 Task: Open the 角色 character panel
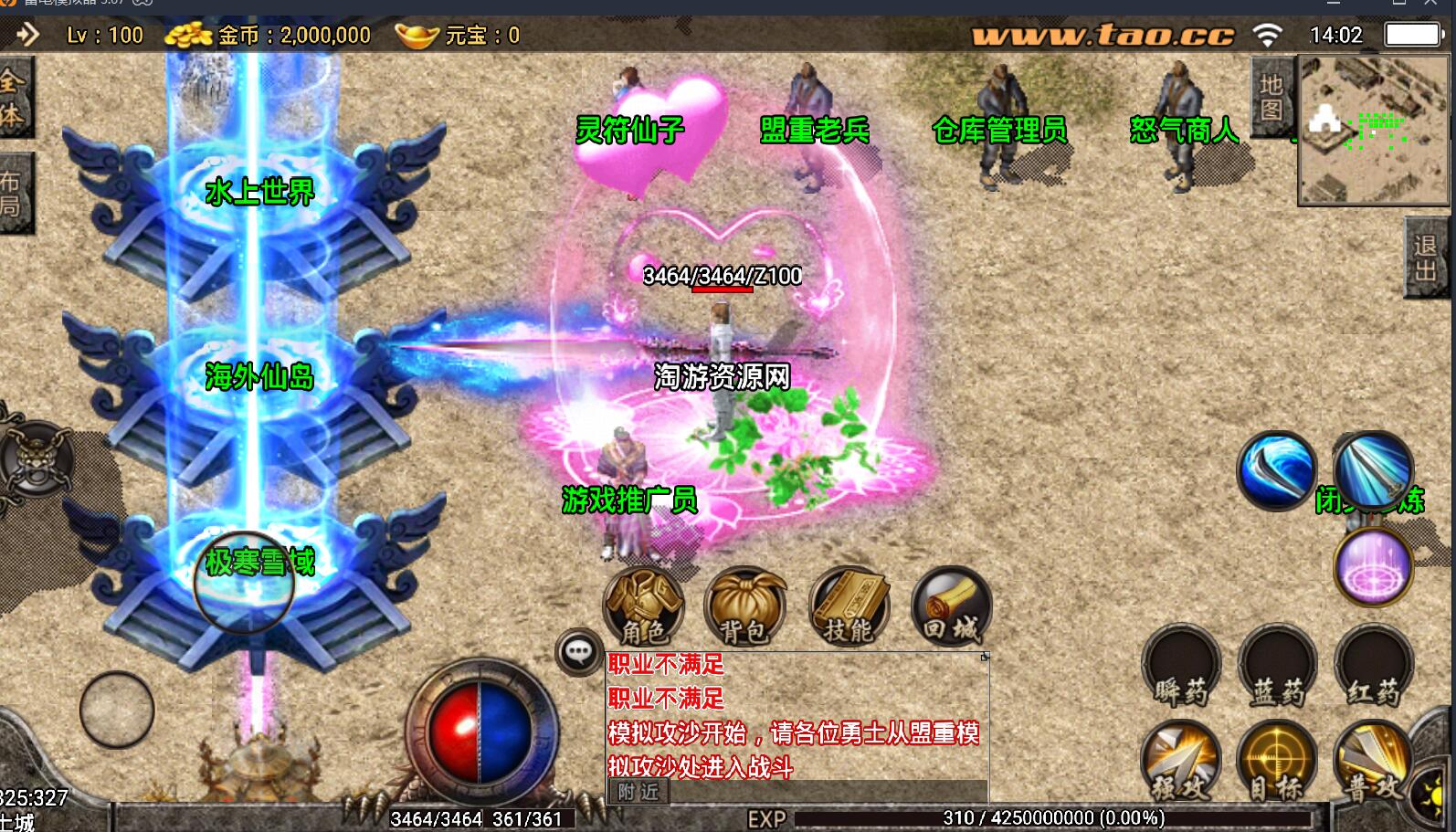tap(644, 606)
